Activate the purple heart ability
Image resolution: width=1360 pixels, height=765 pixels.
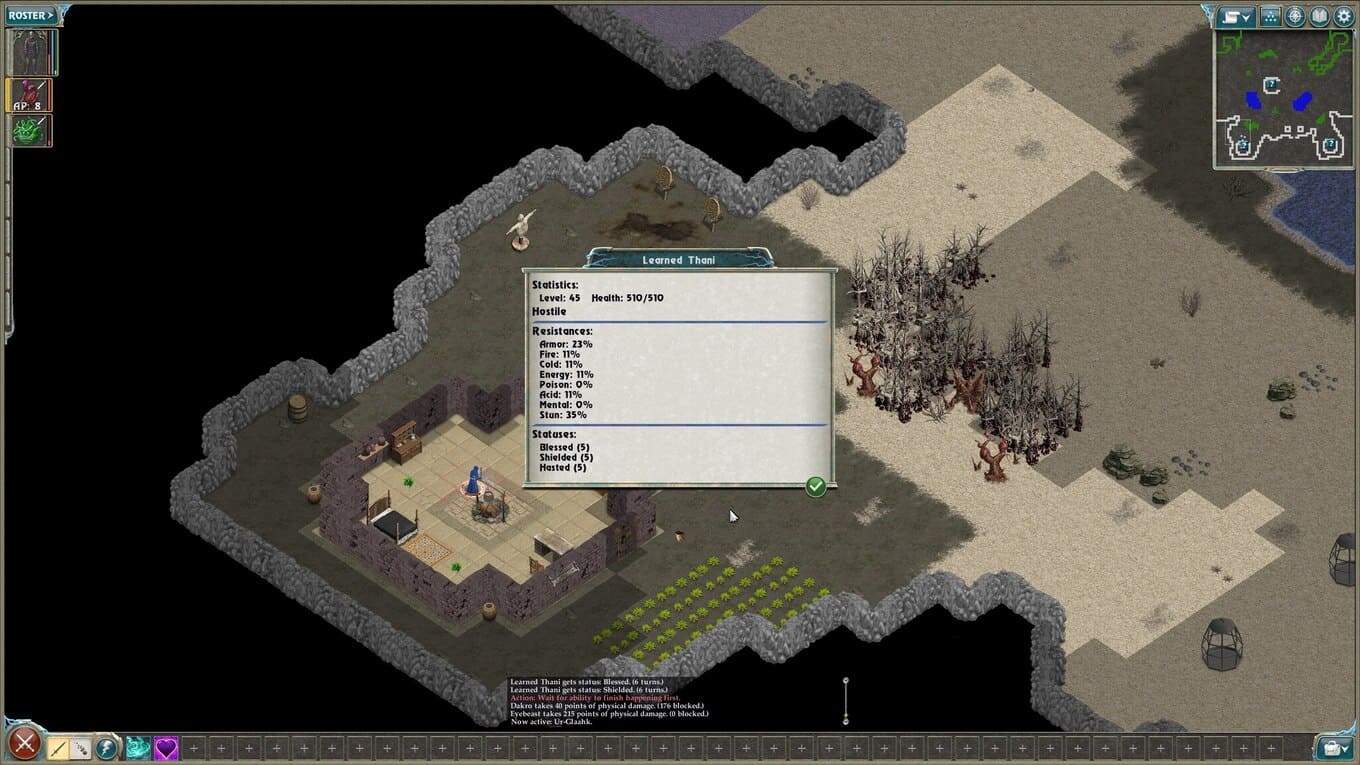click(x=165, y=747)
